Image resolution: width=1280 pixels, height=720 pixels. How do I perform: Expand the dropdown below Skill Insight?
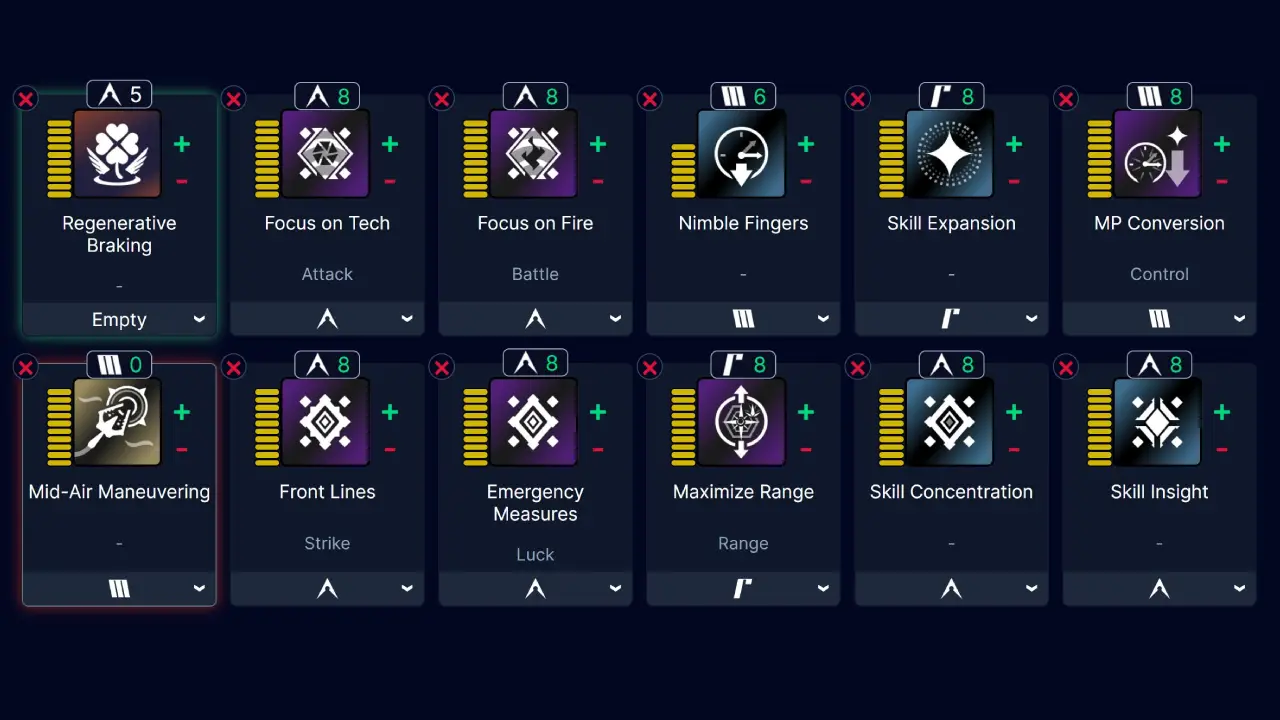1159,588
